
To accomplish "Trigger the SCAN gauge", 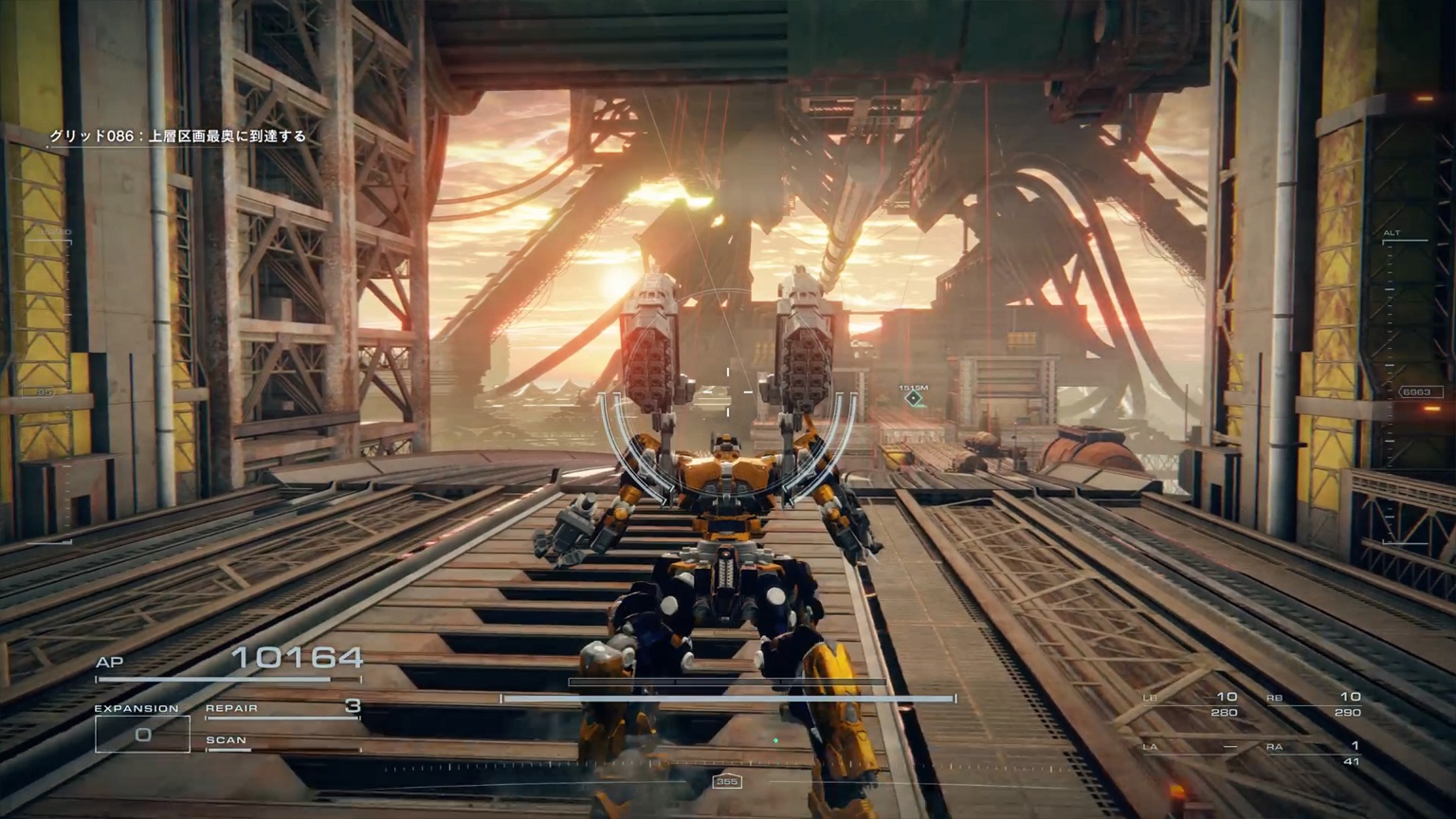I will pos(282,742).
